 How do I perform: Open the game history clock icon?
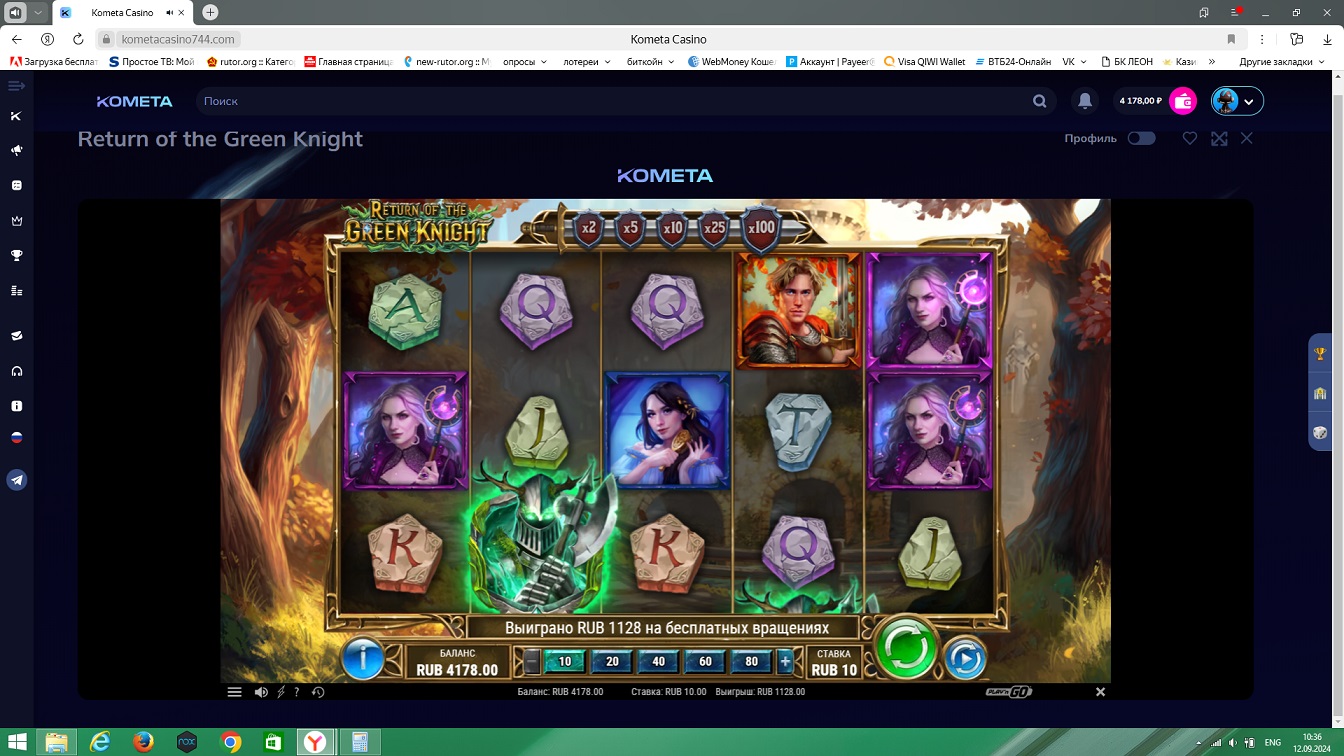coord(318,692)
